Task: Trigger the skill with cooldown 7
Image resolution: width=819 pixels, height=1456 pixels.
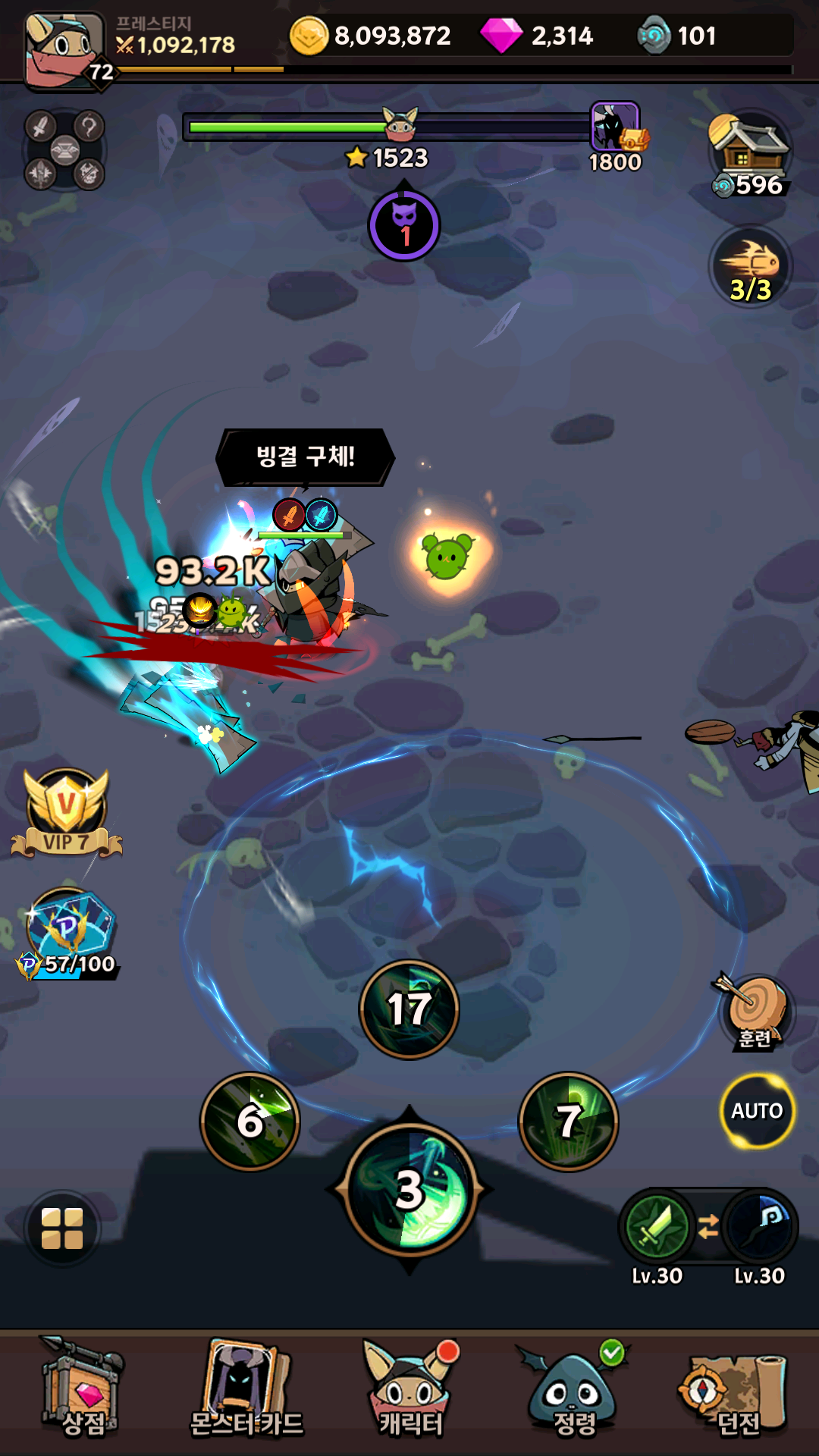Action: 569,1121
